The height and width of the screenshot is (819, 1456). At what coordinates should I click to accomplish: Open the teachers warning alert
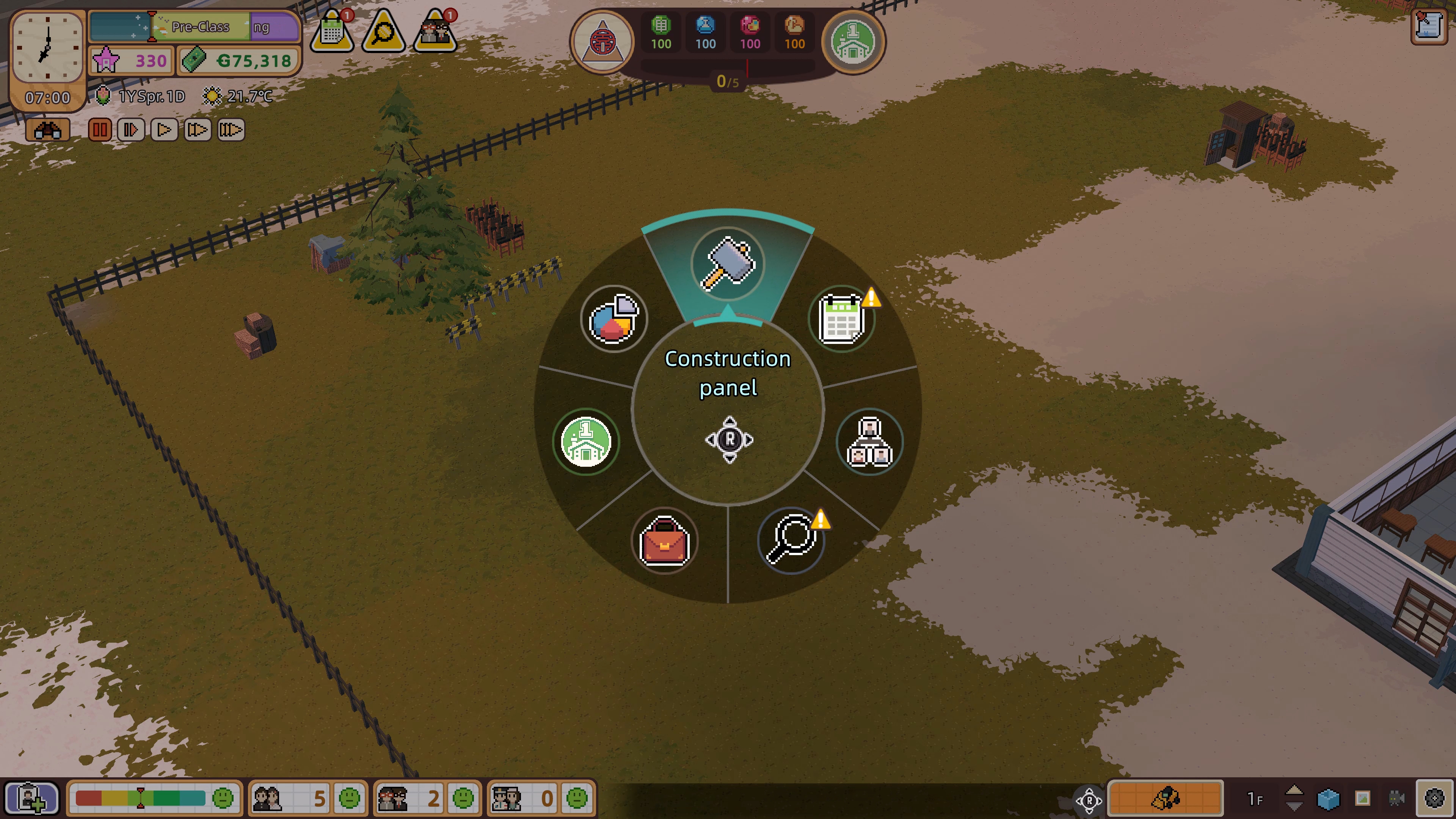[435, 31]
